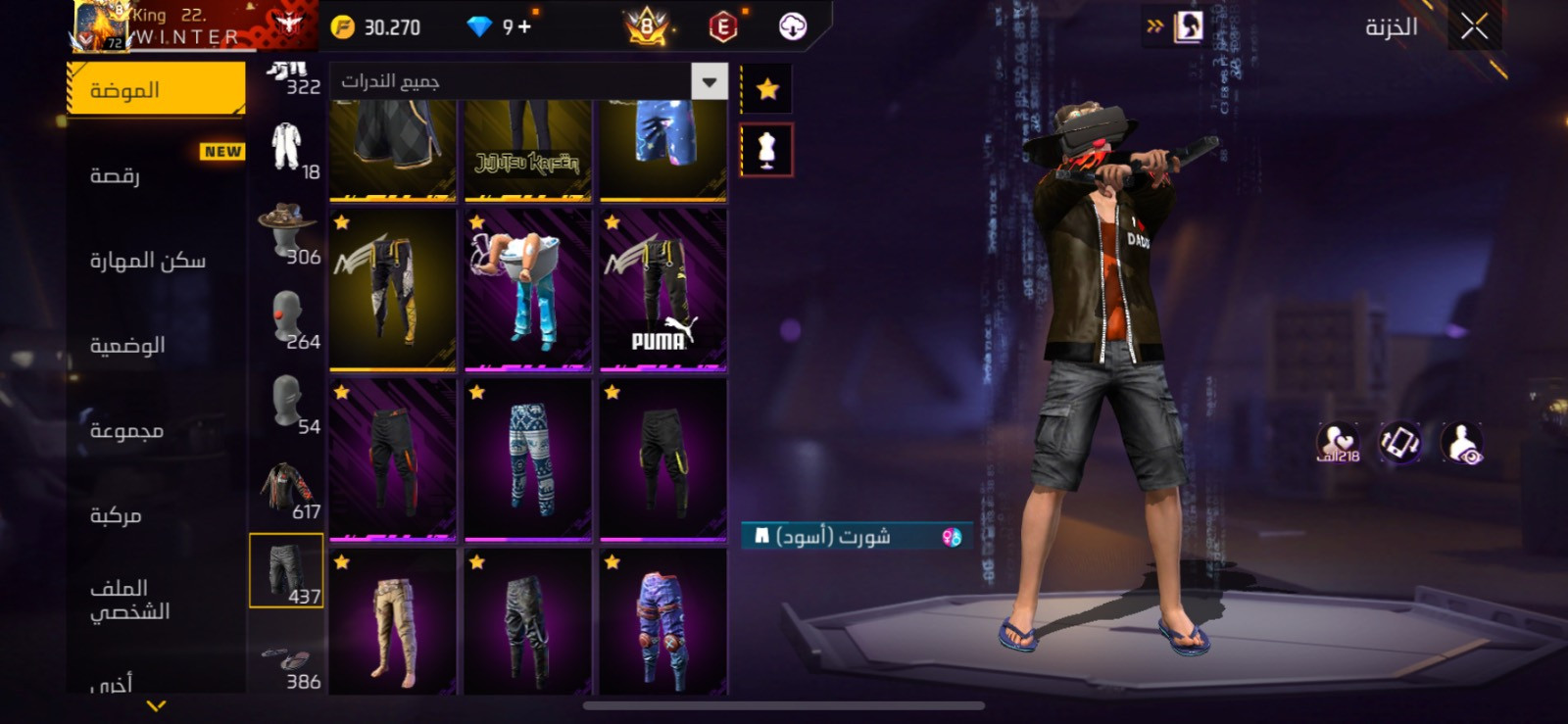Open the jacket category showing 617

286,489
